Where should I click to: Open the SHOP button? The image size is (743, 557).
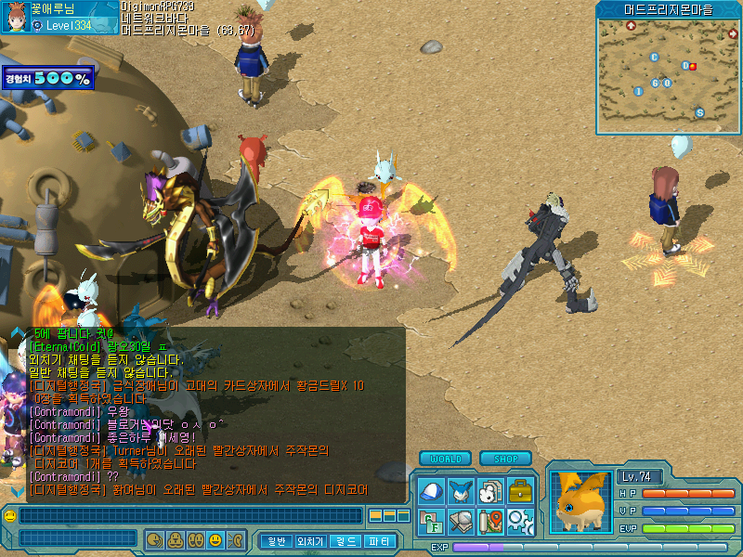(505, 459)
